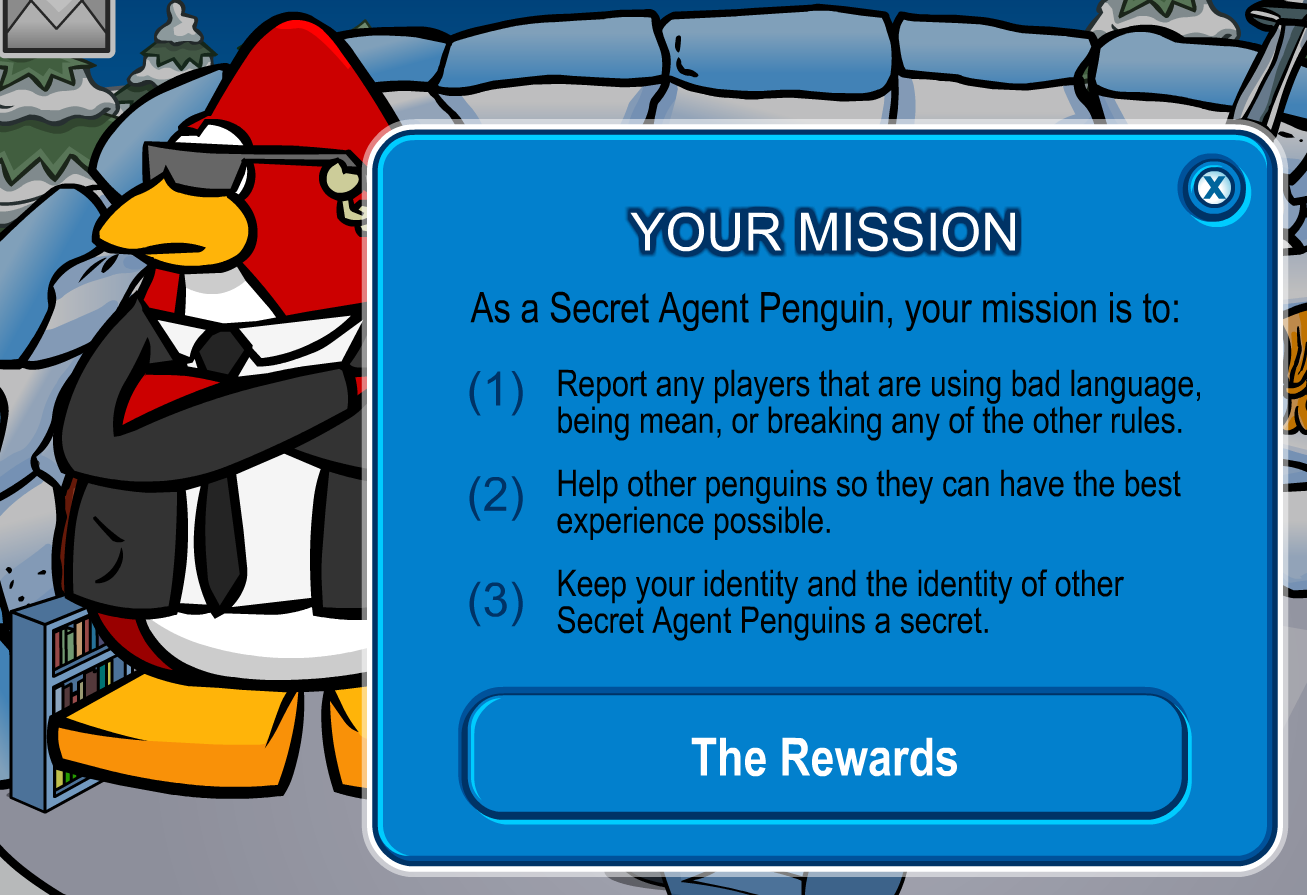Click the number (3) beside the secrecy rule
This screenshot has height=895, width=1307.
pyautogui.click(x=496, y=601)
